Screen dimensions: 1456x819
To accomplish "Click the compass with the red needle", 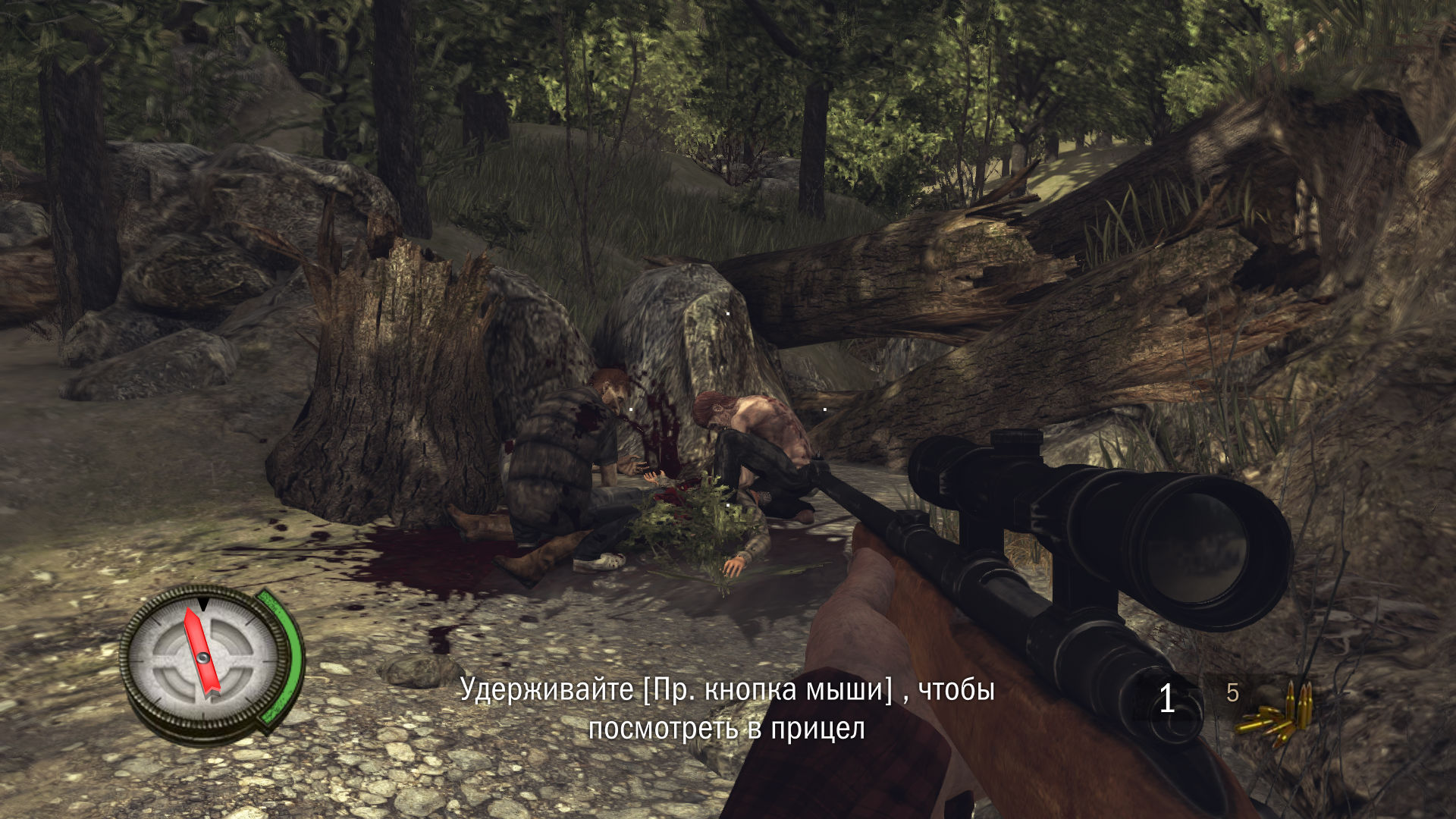I will (x=203, y=657).
